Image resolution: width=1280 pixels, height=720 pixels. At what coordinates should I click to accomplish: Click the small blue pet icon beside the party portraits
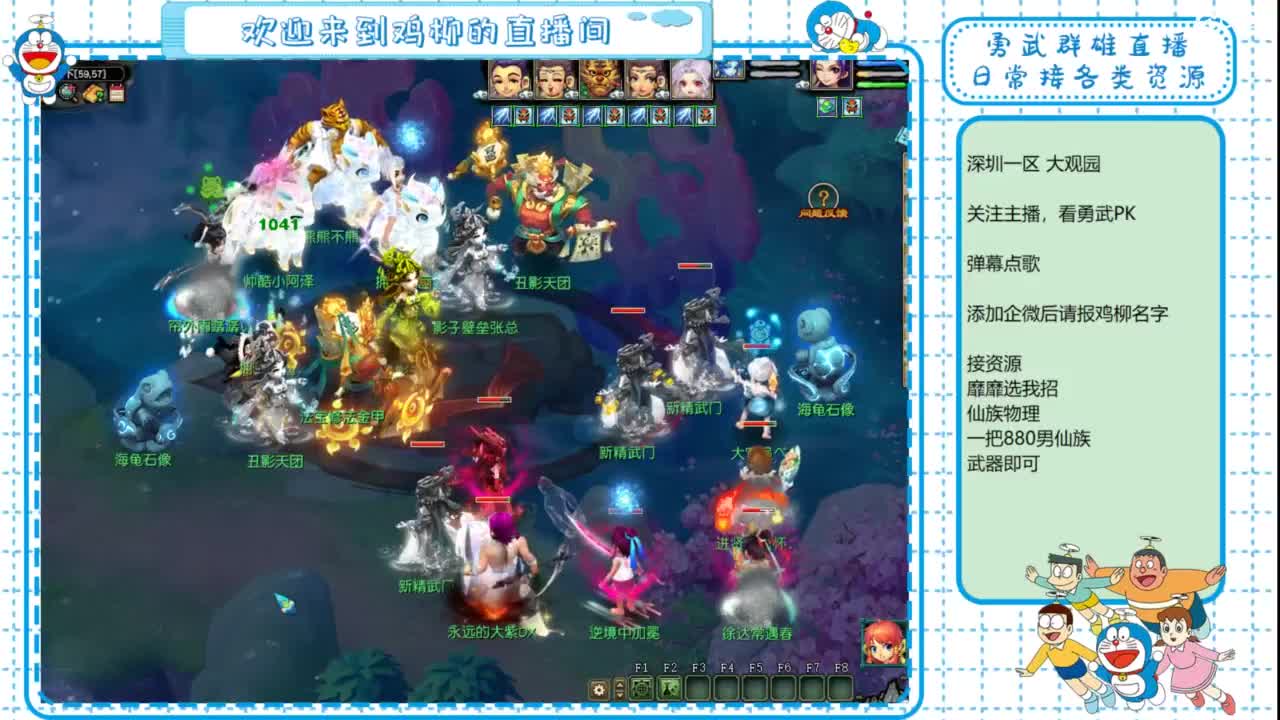click(729, 70)
